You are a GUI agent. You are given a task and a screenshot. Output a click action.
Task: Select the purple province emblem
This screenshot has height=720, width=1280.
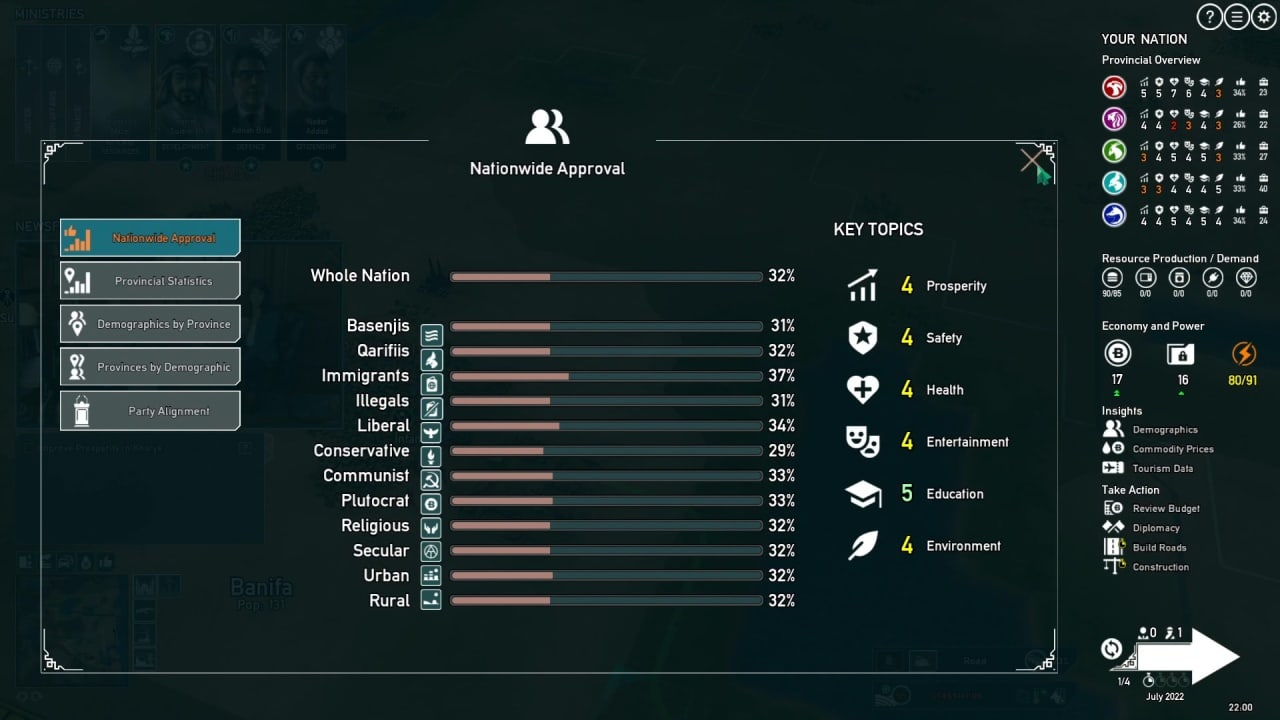pos(1114,120)
